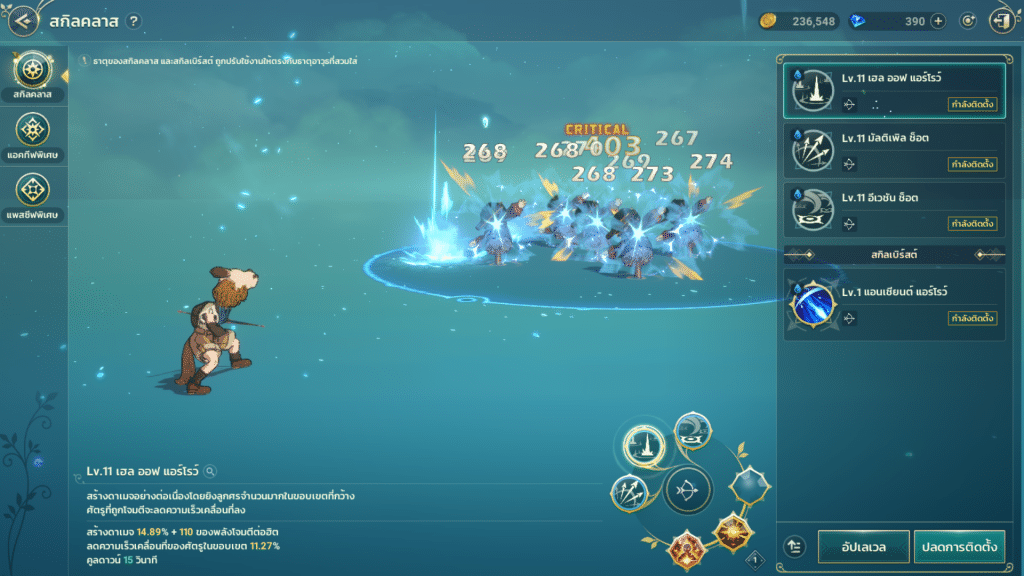Image resolution: width=1024 pixels, height=576 pixels.
Task: Upgrade the skill with the อัปเลเวล button
Action: [x=862, y=546]
